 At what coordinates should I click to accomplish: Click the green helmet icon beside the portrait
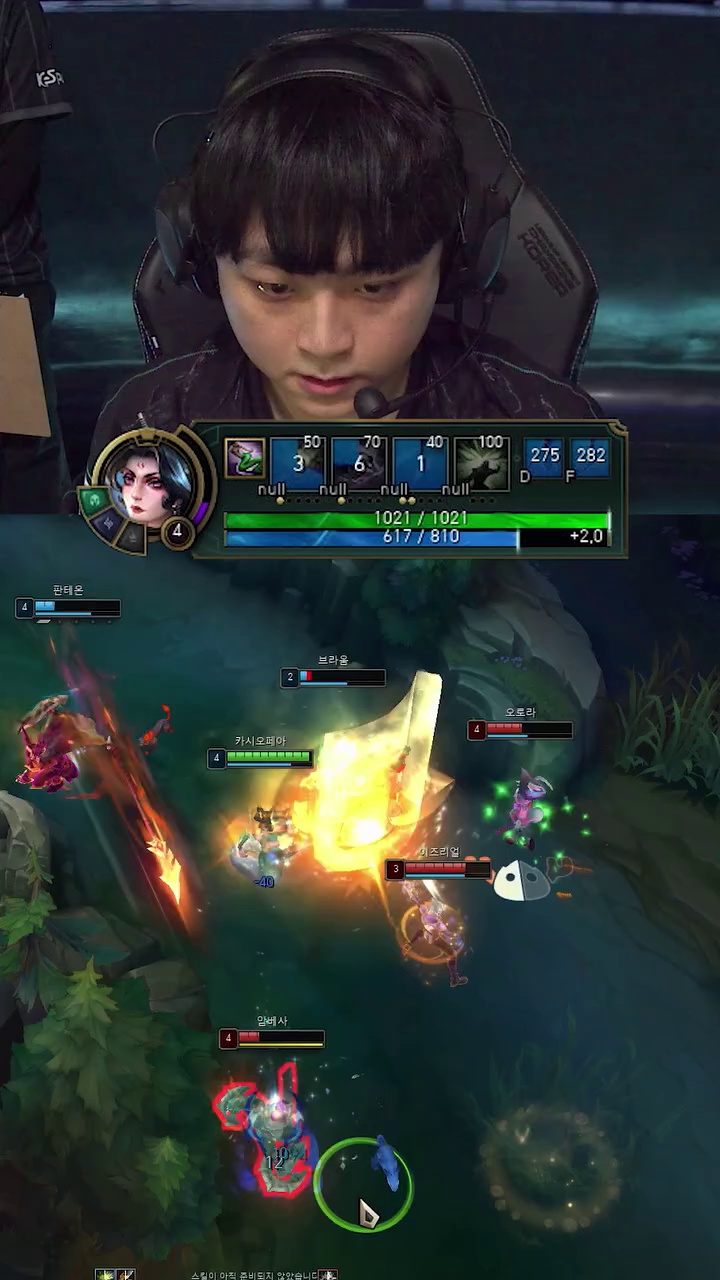pyautogui.click(x=98, y=499)
